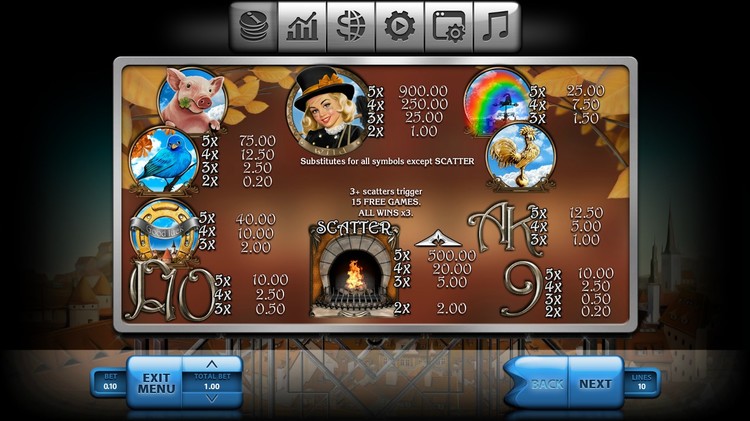750x421 pixels.
Task: Increase total bet with the up arrow
Action: [212, 364]
